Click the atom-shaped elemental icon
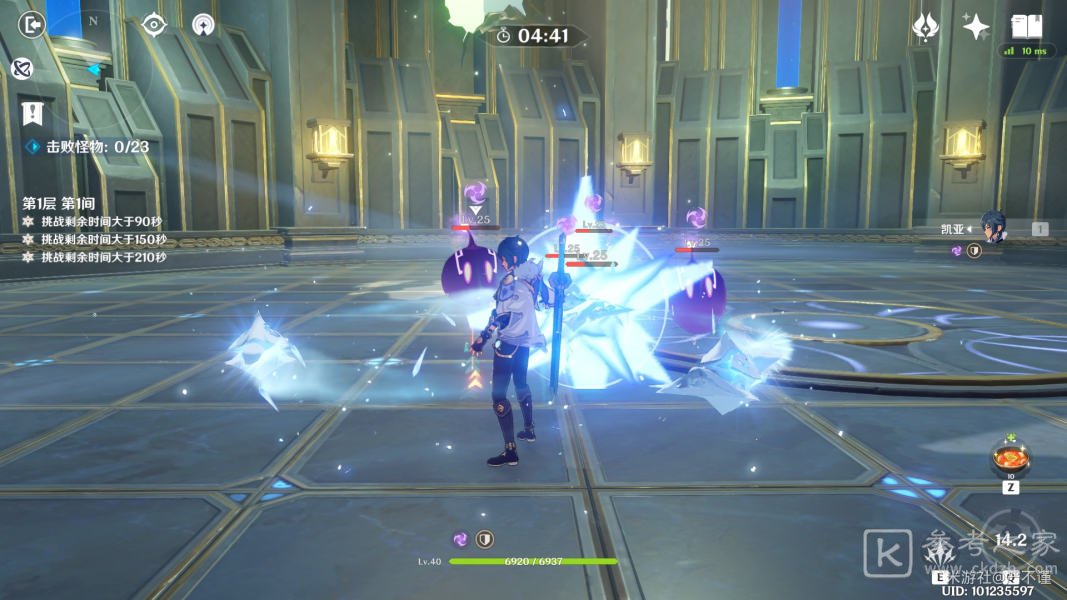 point(21,68)
